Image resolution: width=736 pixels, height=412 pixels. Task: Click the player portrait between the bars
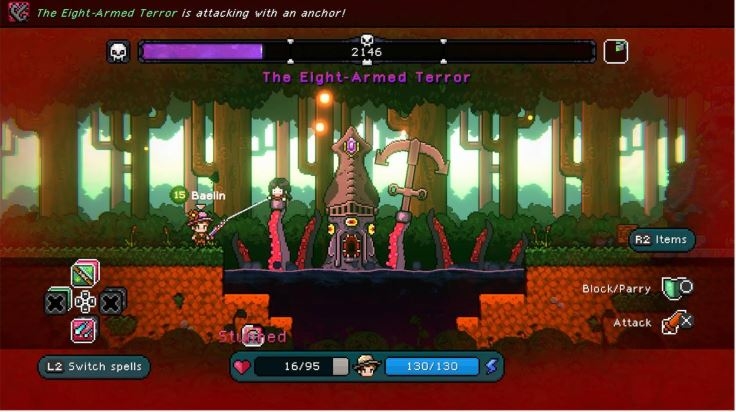coord(367,366)
